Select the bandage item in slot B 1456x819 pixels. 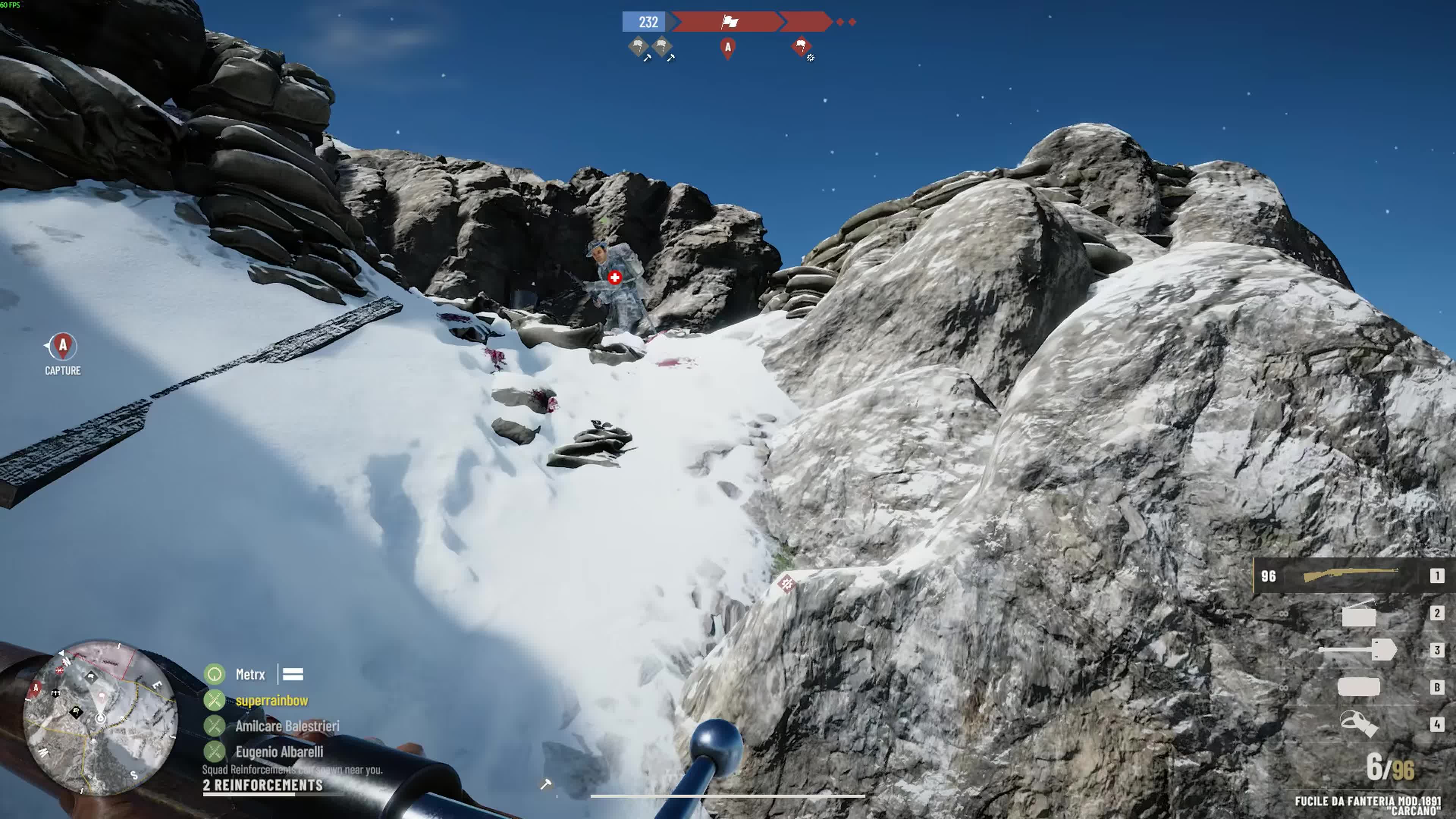pos(1359,687)
